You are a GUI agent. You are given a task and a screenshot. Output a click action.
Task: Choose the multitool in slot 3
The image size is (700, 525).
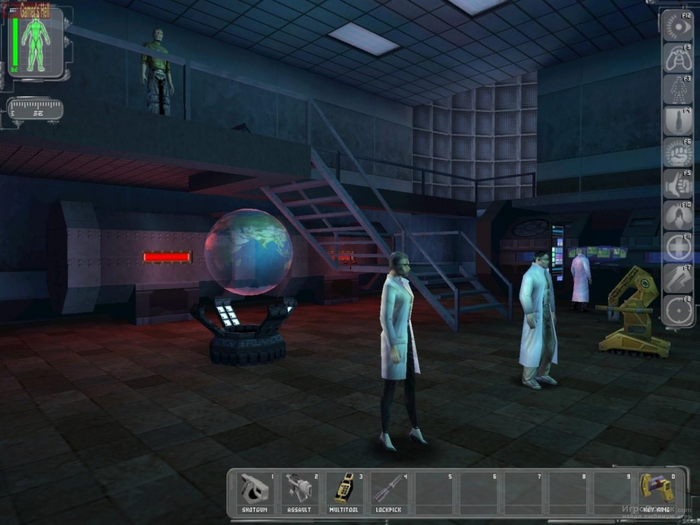click(345, 492)
